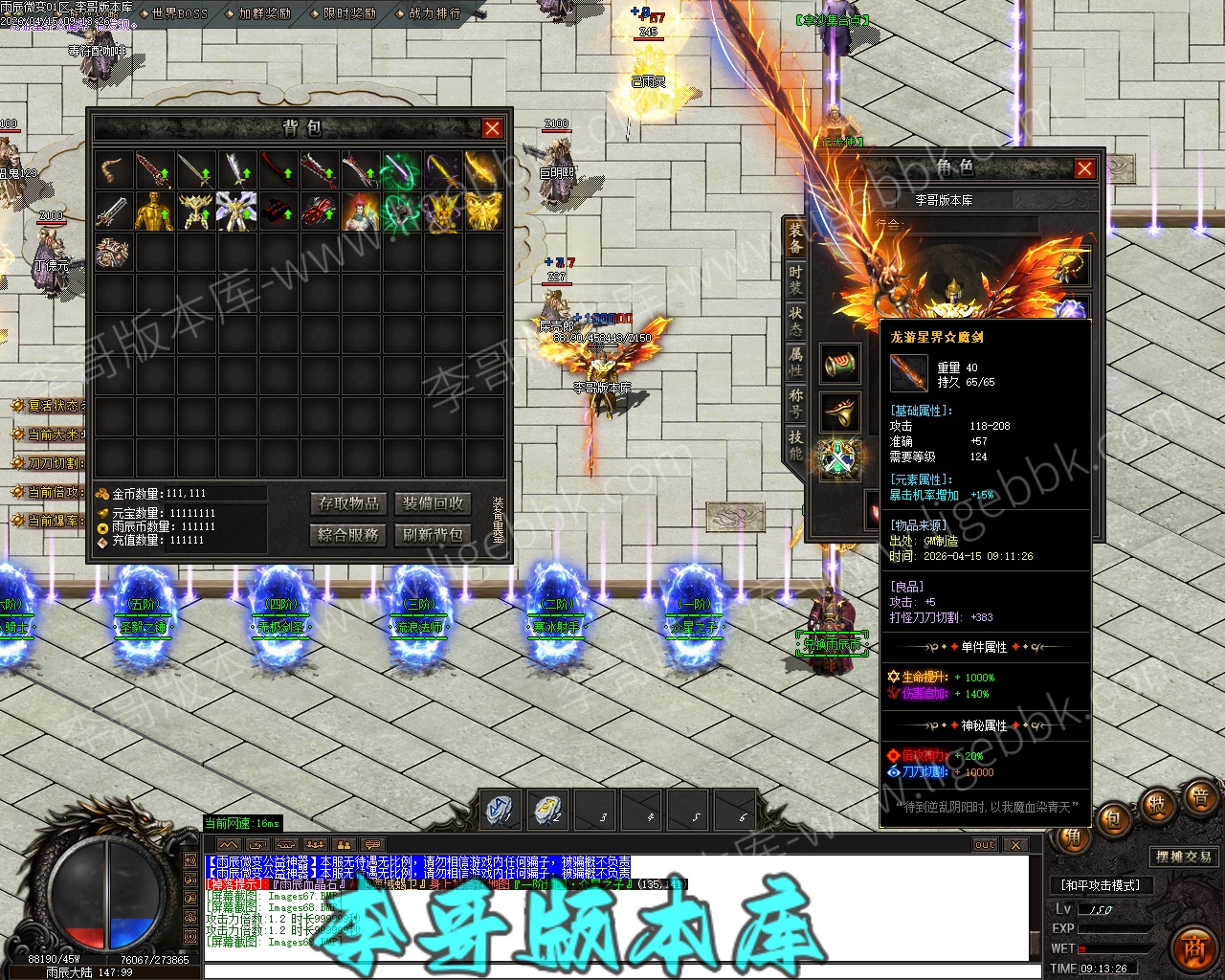Switch to the 时装 fashion tab
The width and height of the screenshot is (1225, 980).
[796, 279]
